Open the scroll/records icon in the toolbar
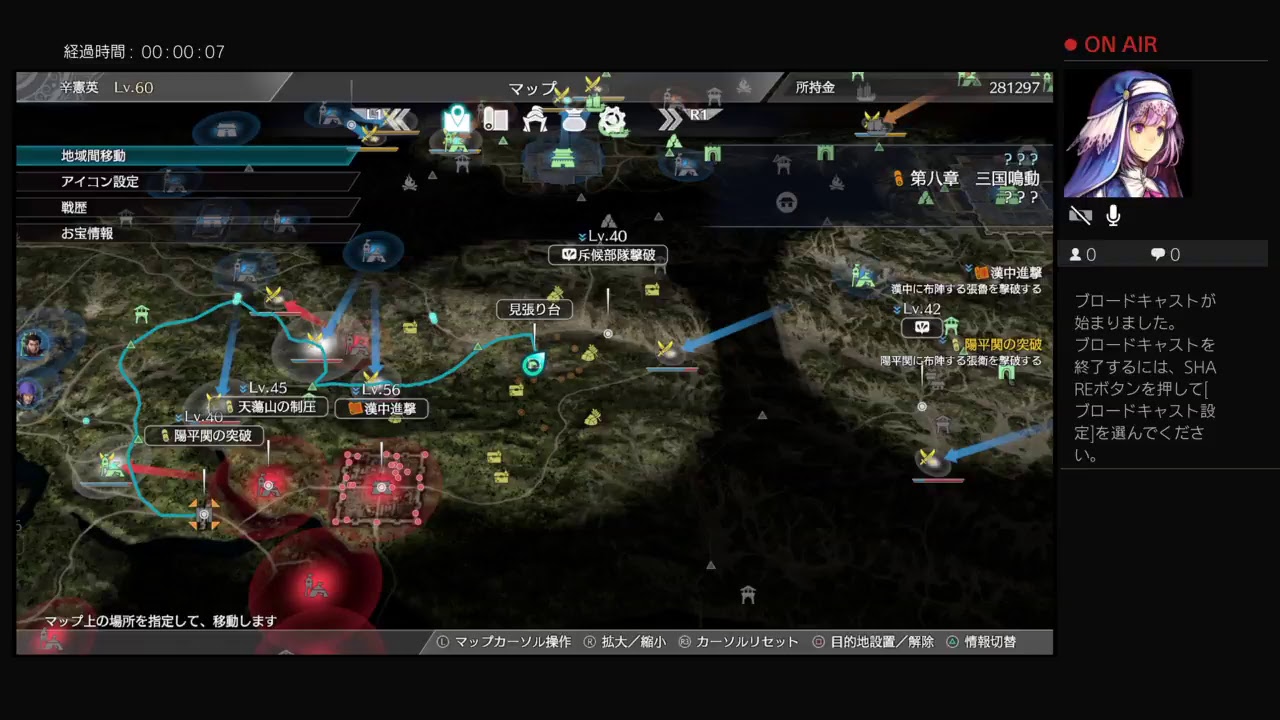This screenshot has height=720, width=1280. click(495, 119)
